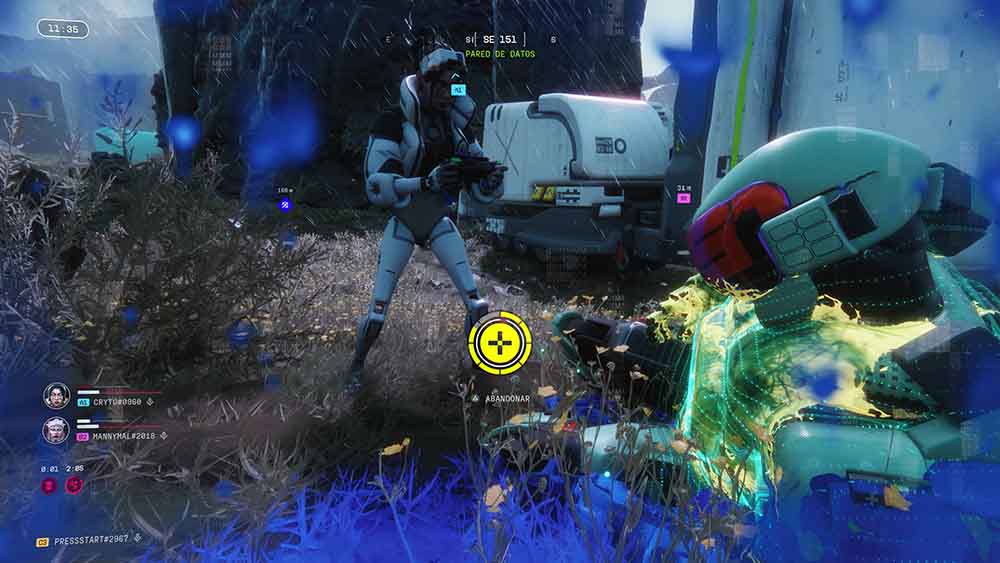Screen dimensions: 1000x563
Task: Click CRYTO#0960's squad portrait
Action: [57, 395]
